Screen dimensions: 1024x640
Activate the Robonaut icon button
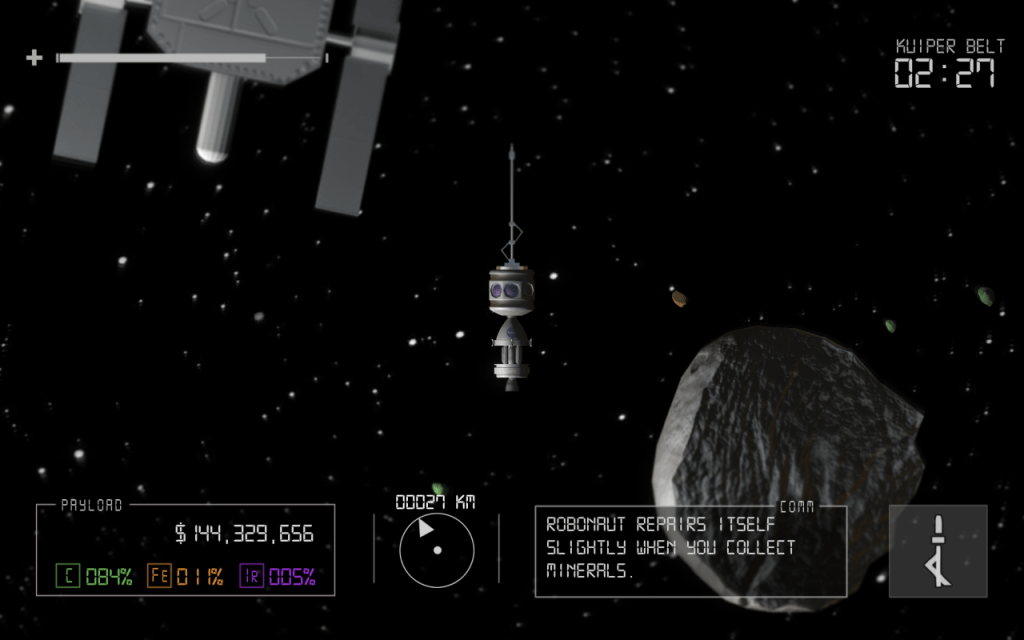coord(937,551)
